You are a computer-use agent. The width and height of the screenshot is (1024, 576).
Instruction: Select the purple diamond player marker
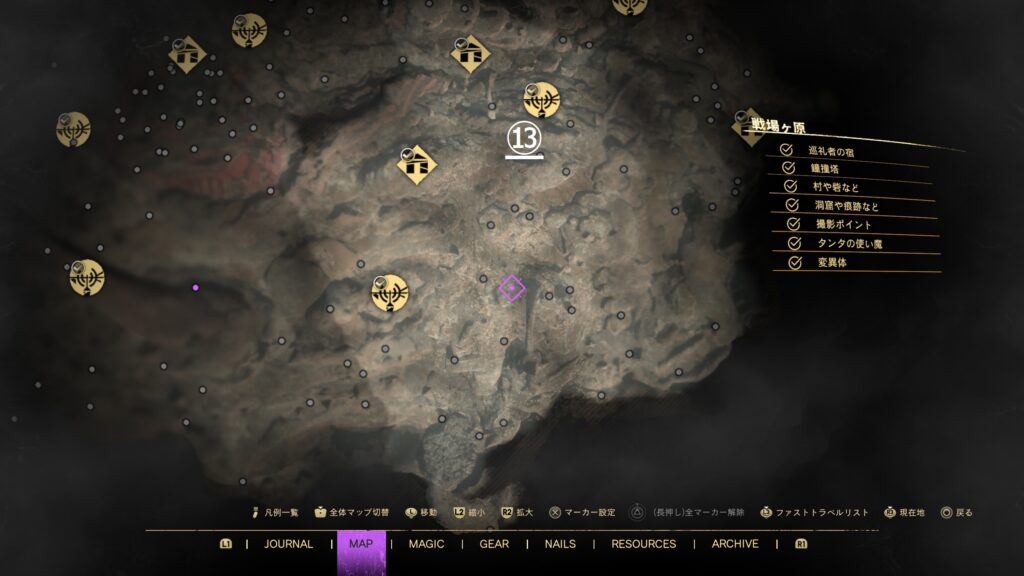[511, 289]
